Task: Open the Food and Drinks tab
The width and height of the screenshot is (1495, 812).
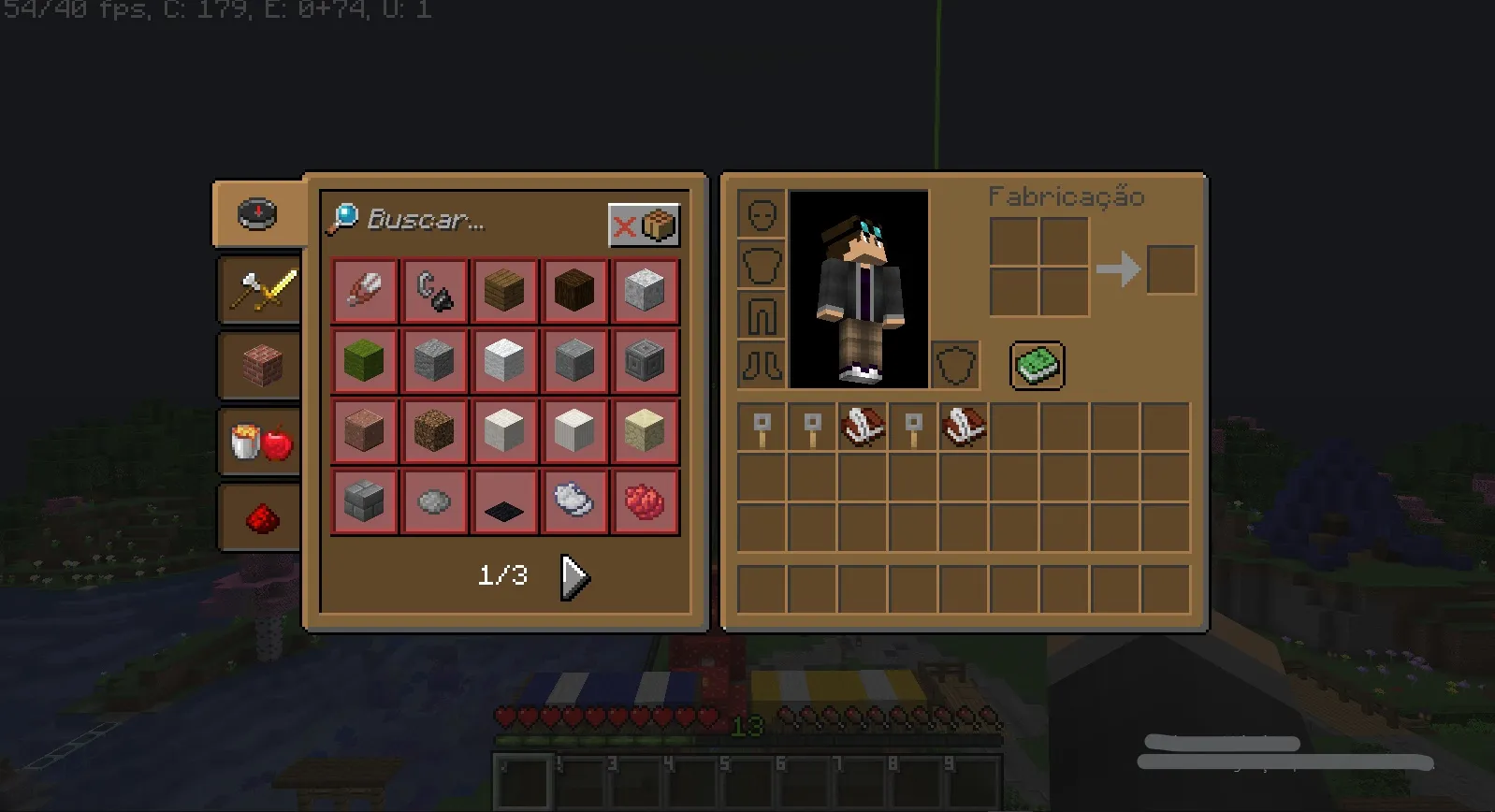Action: pos(258,440)
